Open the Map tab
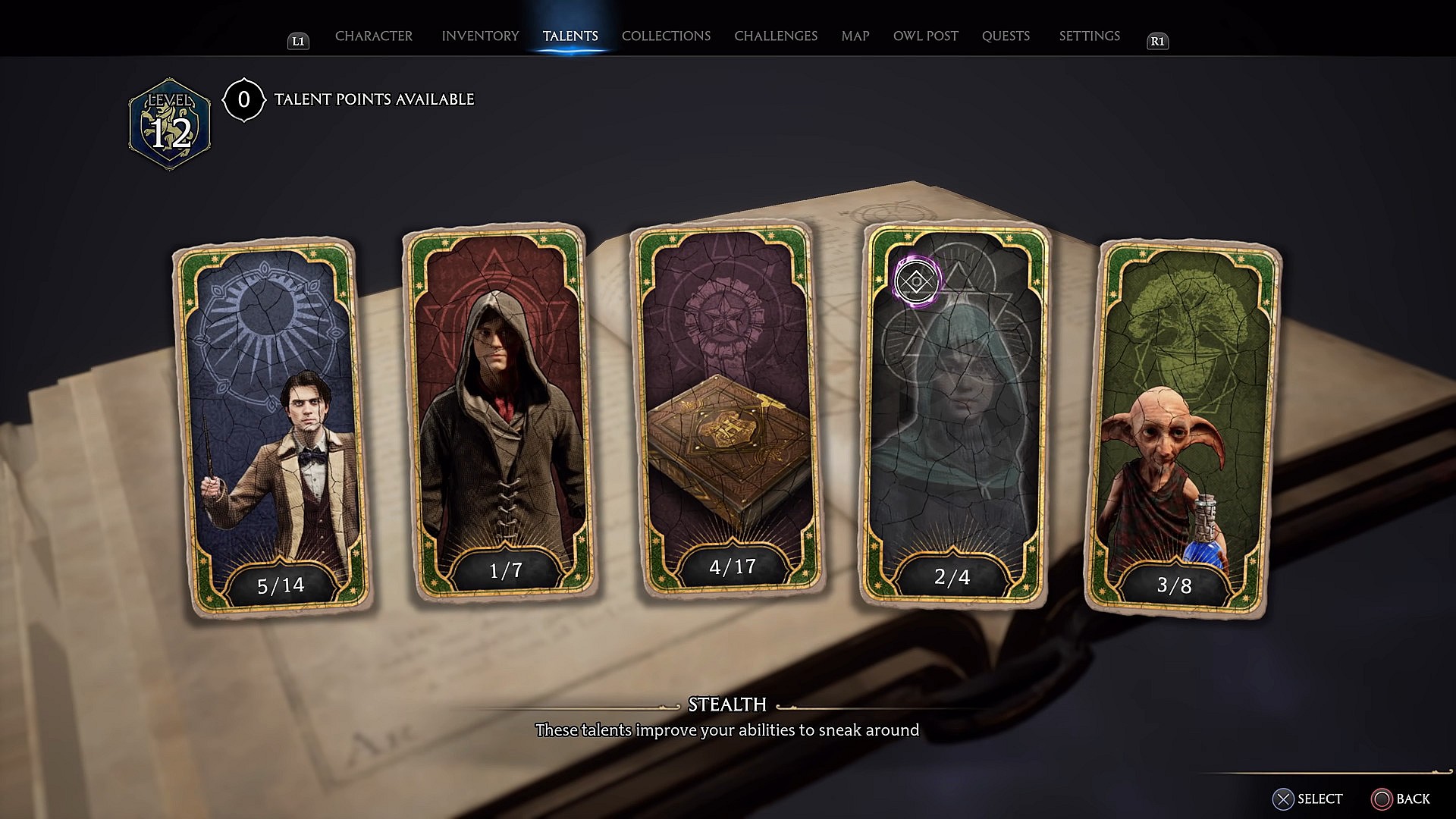This screenshot has height=819, width=1456. tap(855, 36)
